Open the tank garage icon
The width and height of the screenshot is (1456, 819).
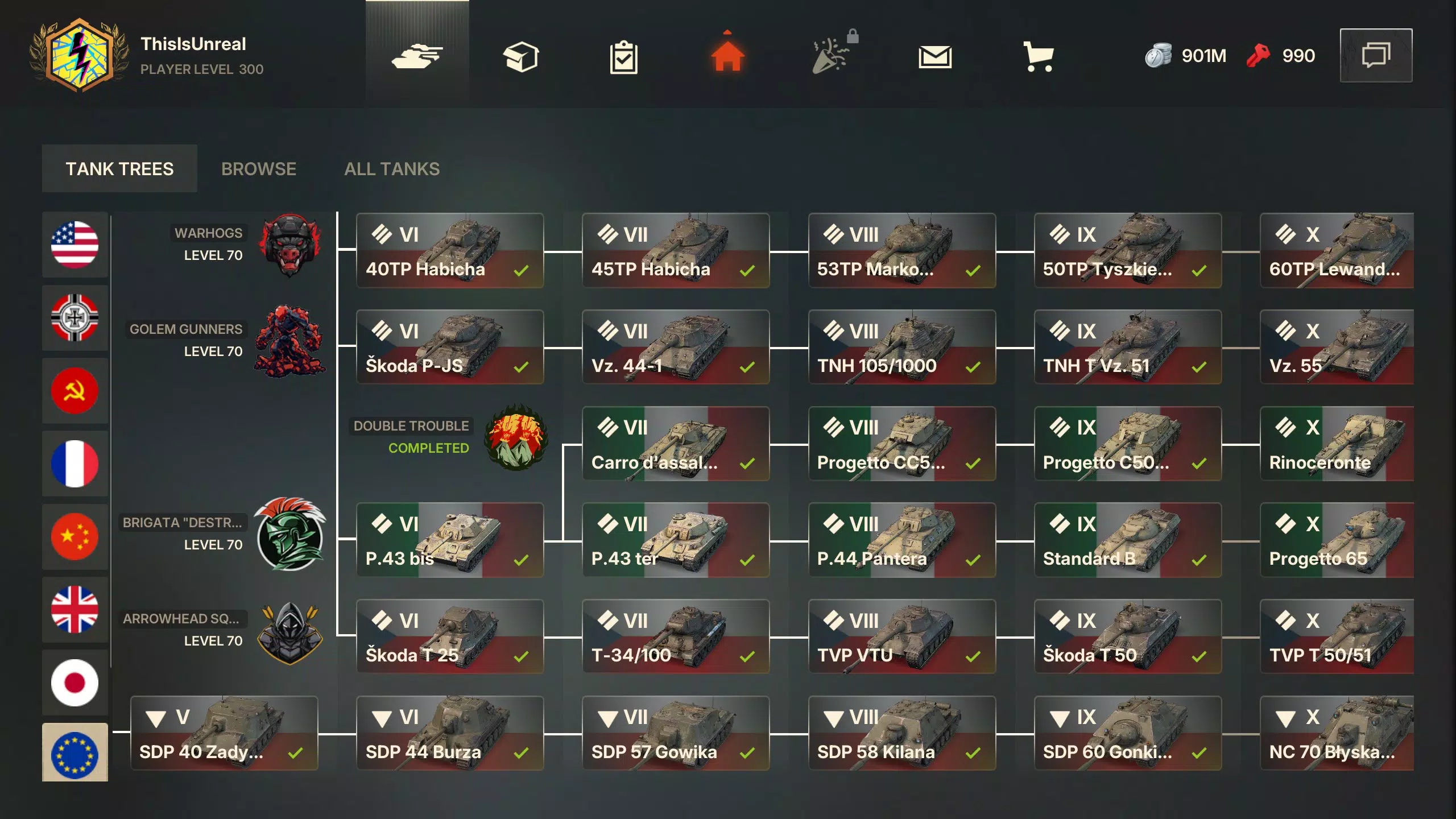click(418, 55)
